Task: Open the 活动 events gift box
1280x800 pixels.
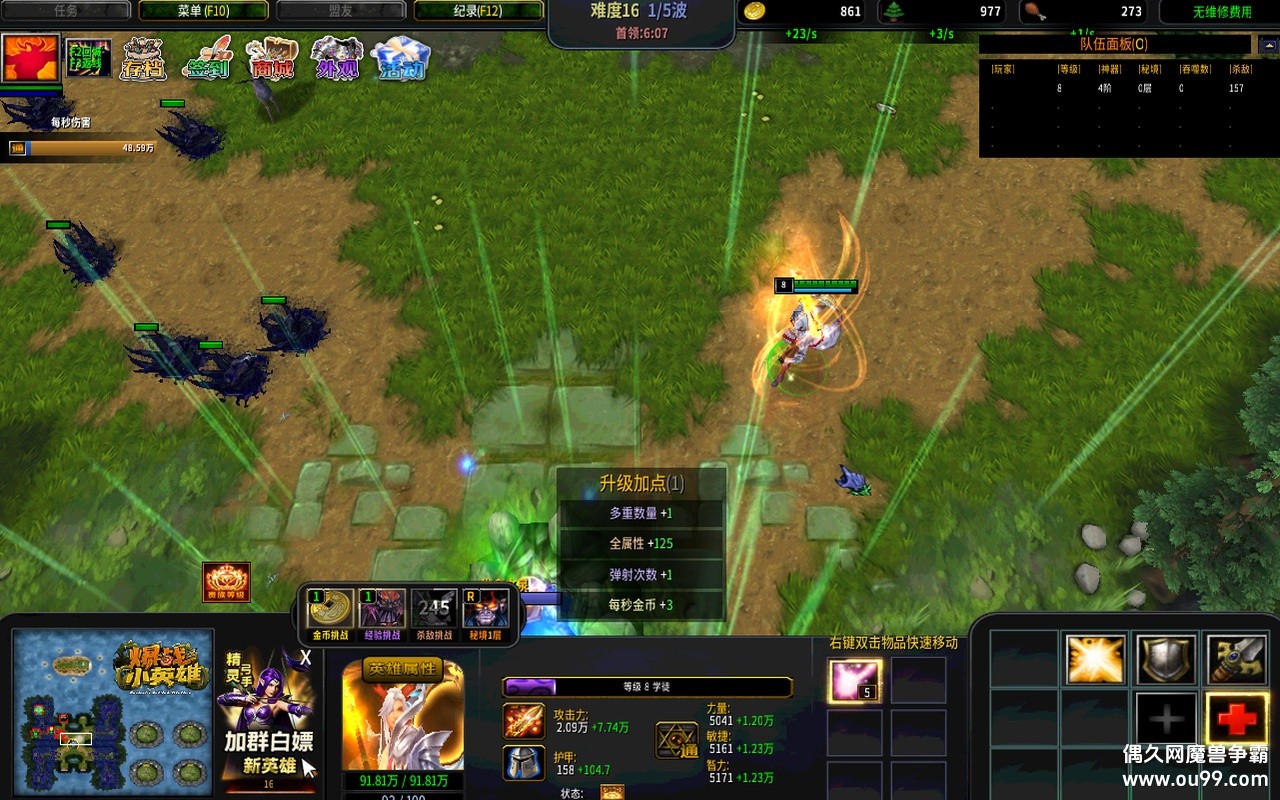Action: [x=400, y=59]
